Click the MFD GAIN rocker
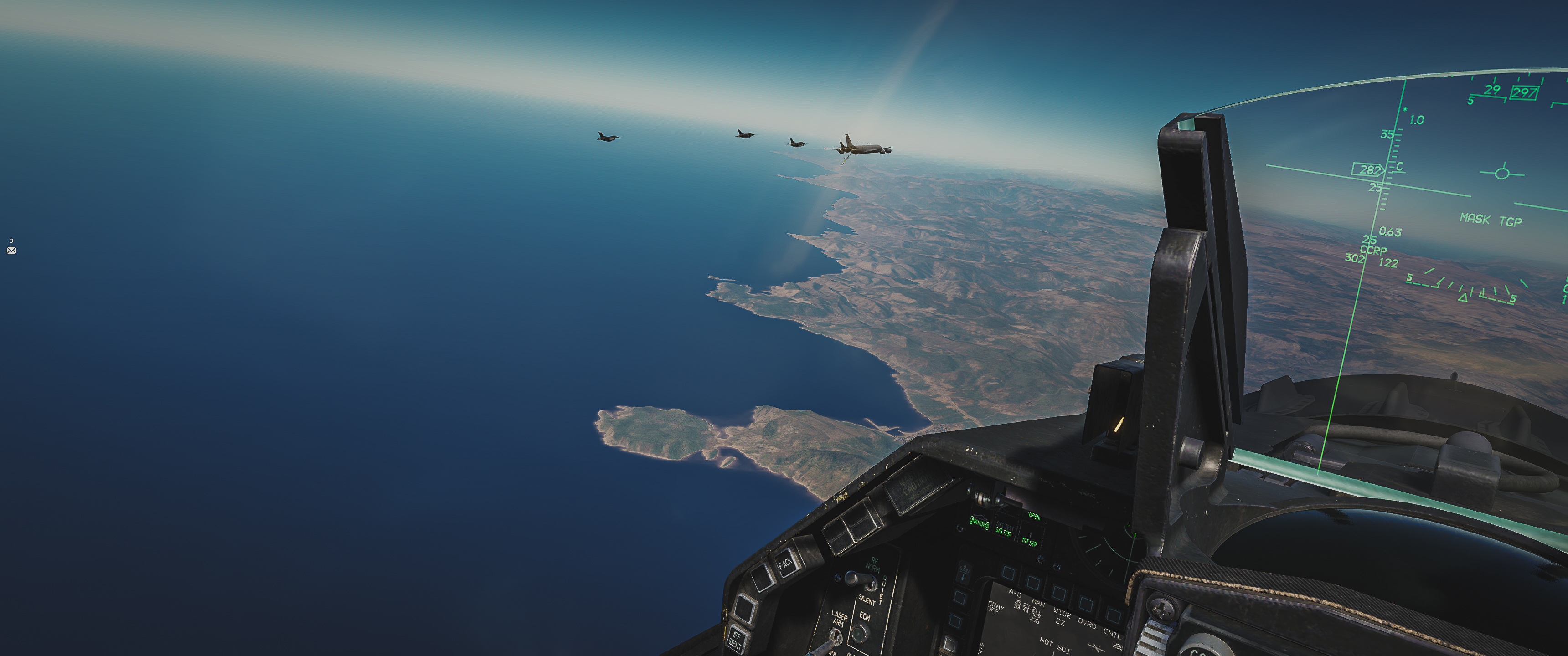 [964, 572]
